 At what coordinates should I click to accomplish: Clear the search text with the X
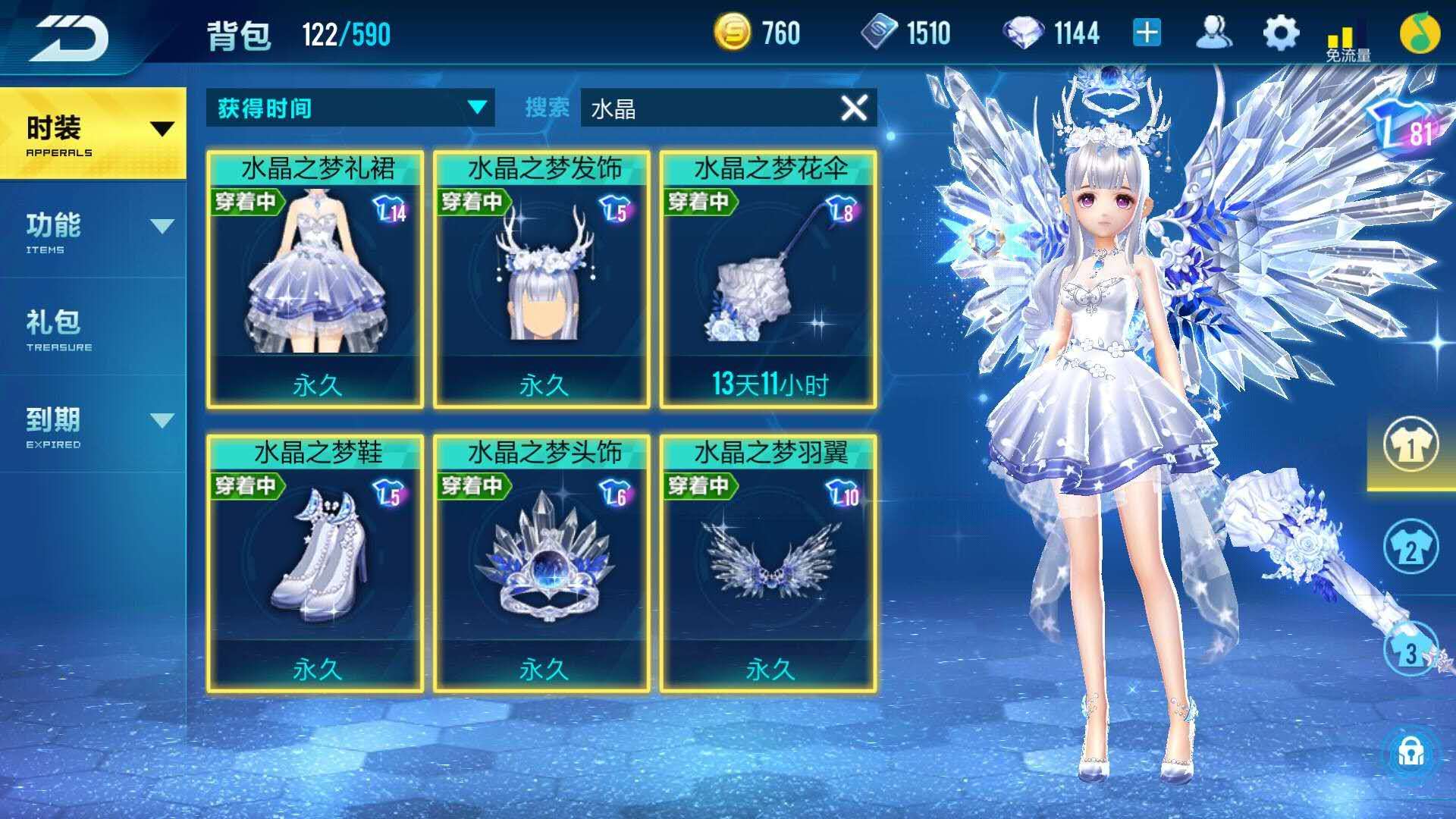click(x=854, y=108)
